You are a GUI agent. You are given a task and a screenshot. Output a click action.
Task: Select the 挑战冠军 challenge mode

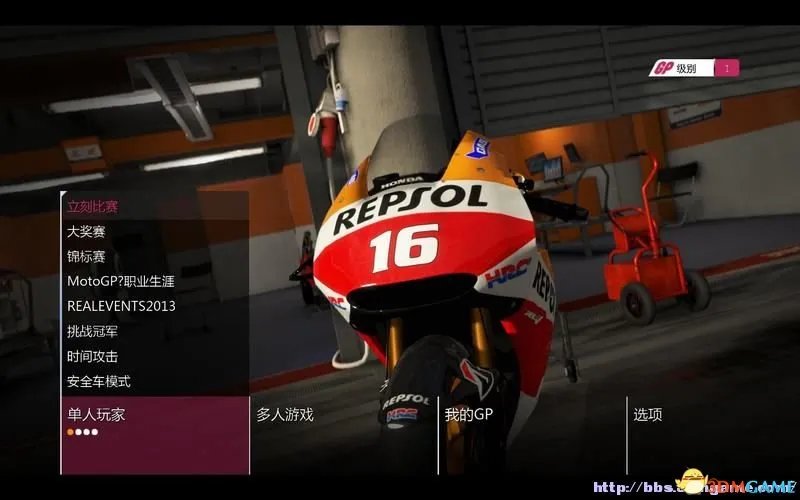pos(93,331)
